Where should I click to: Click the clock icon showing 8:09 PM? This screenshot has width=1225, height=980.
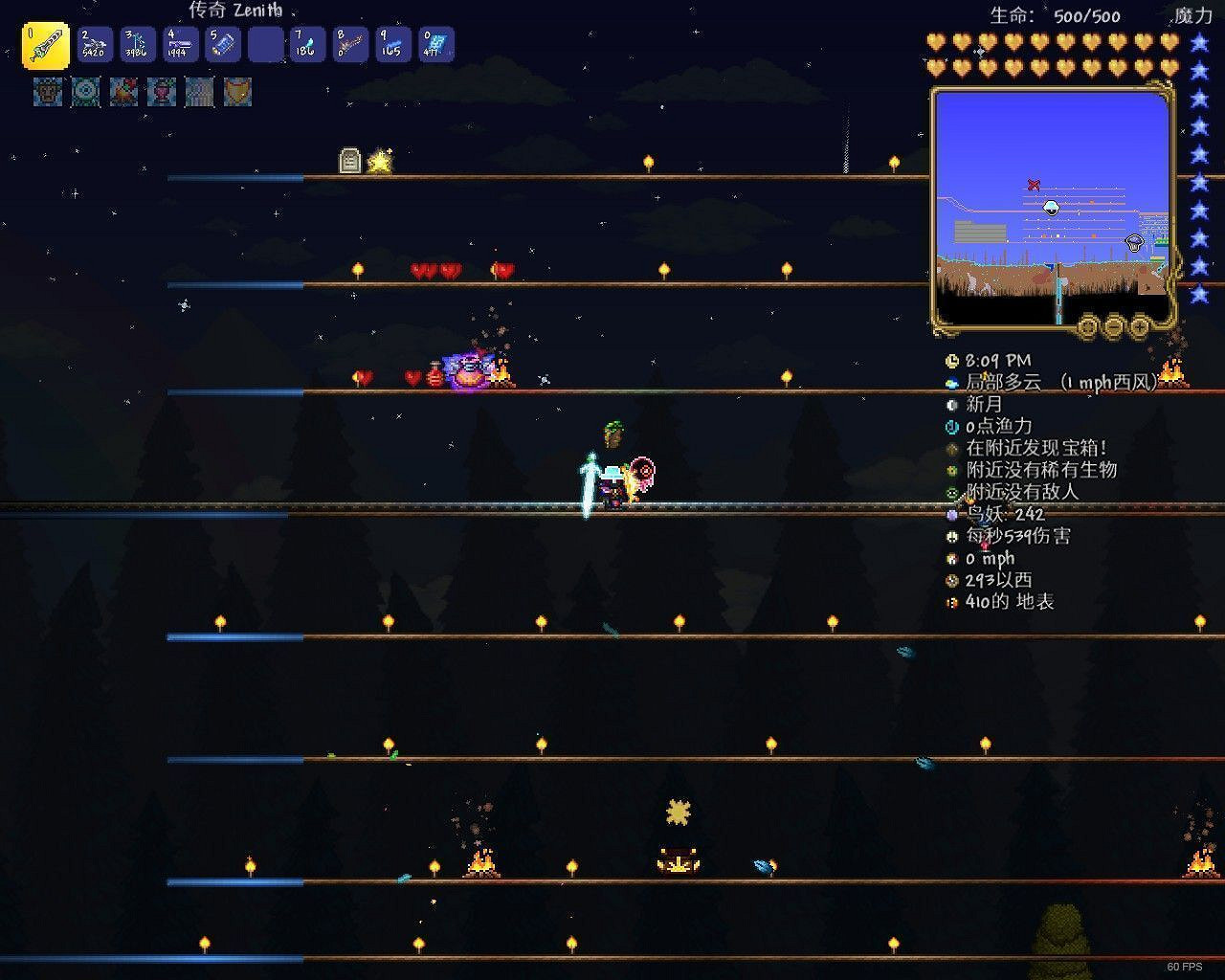[x=951, y=361]
